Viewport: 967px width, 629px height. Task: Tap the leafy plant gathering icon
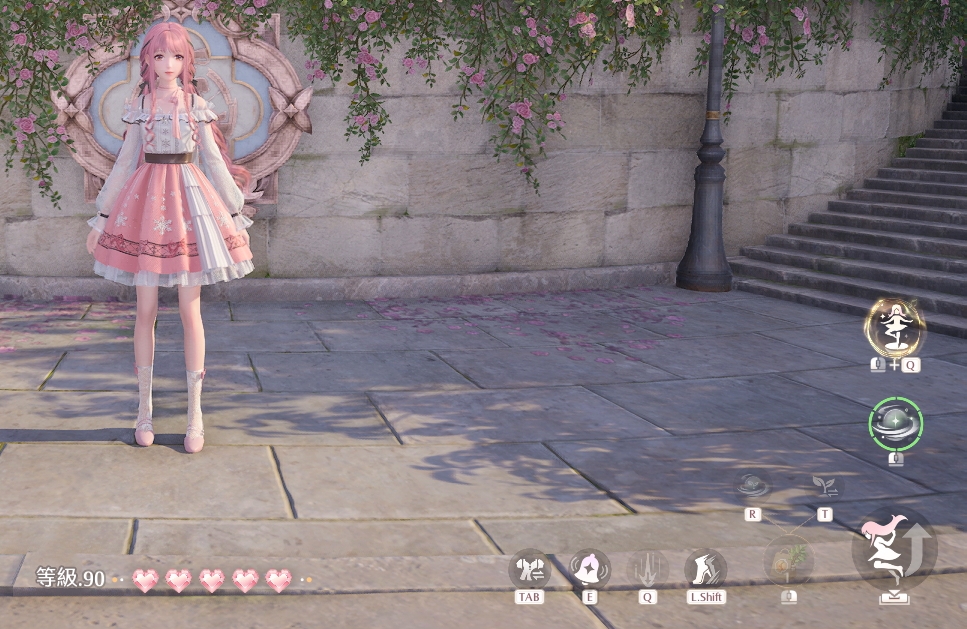(789, 559)
